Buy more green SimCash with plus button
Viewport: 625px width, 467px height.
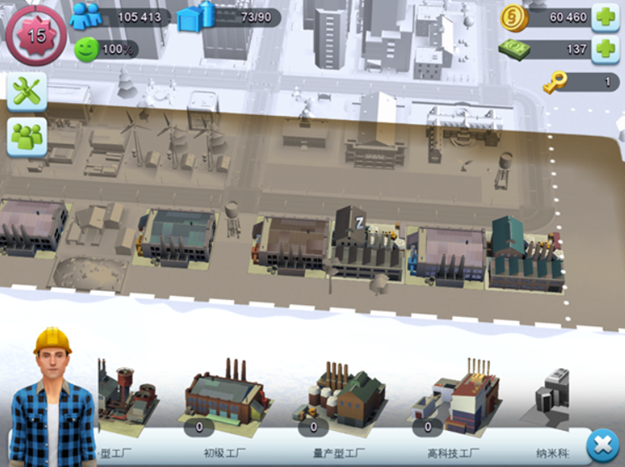604,49
